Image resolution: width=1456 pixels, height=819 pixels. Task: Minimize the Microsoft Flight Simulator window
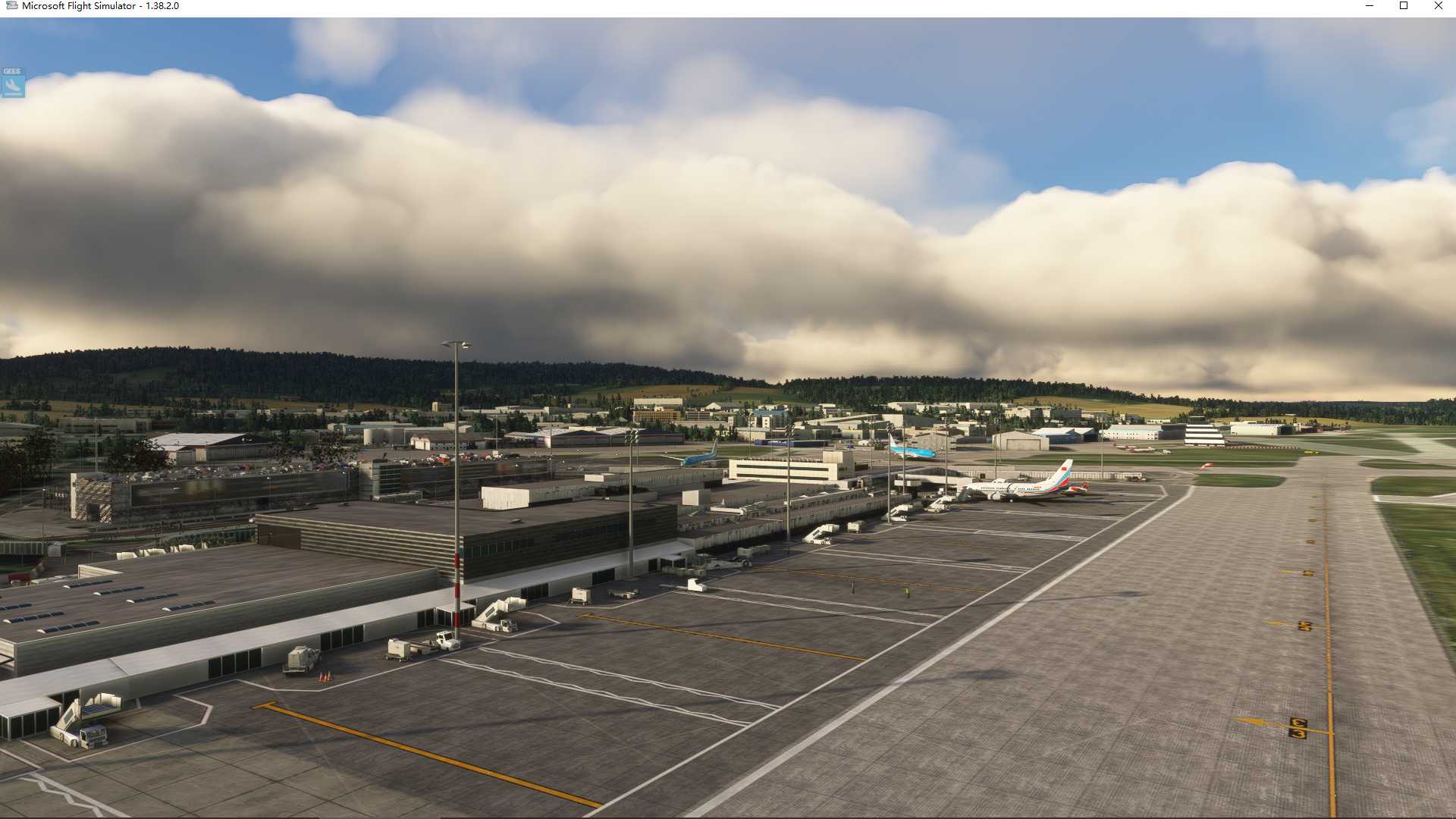click(1370, 6)
